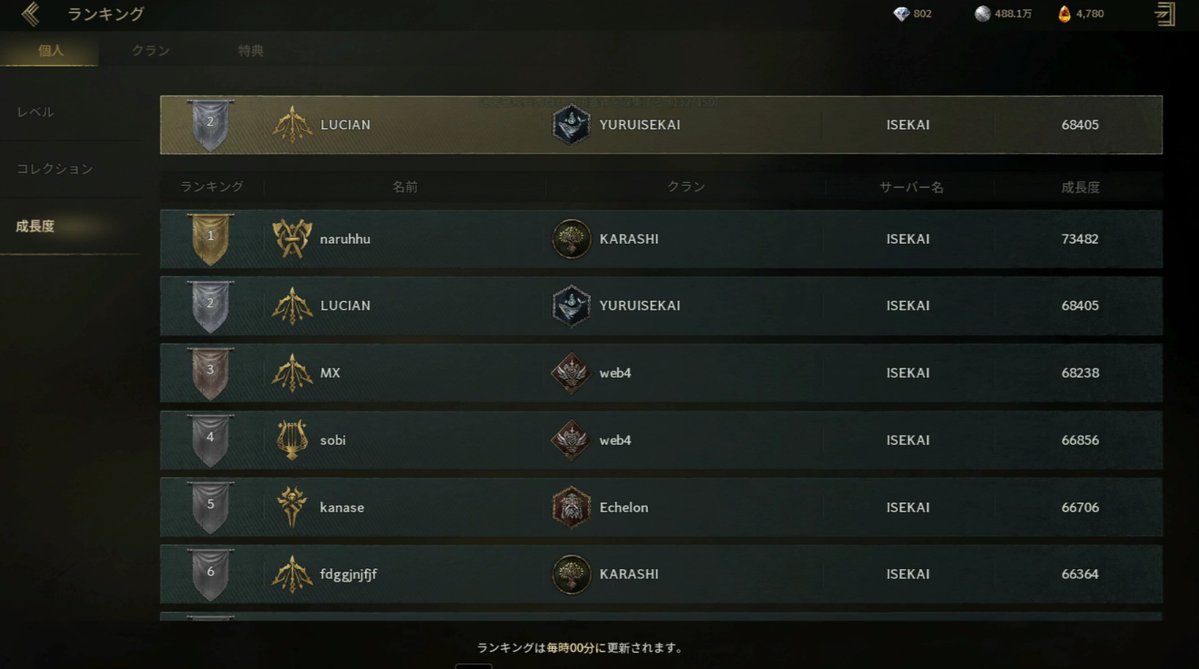The height and width of the screenshot is (669, 1199).
Task: Switch to the 個人 tab
Action: tap(50, 50)
